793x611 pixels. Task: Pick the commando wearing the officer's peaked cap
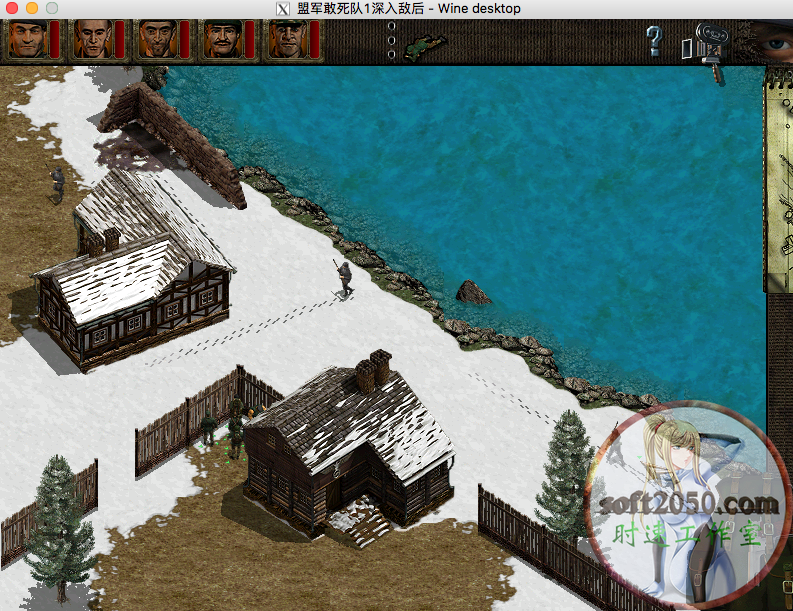285,40
